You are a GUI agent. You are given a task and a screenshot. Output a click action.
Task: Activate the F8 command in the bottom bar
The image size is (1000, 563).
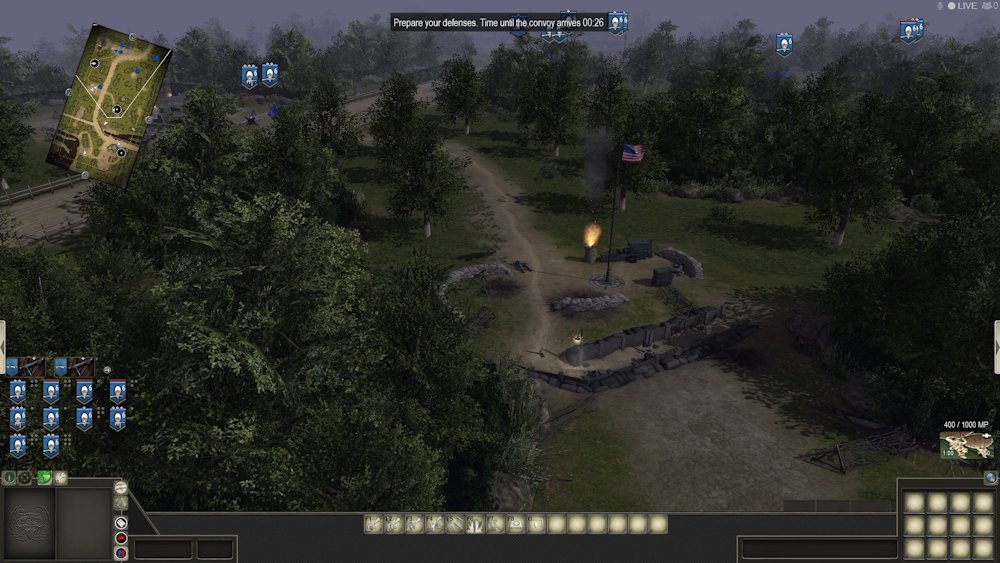click(x=517, y=523)
